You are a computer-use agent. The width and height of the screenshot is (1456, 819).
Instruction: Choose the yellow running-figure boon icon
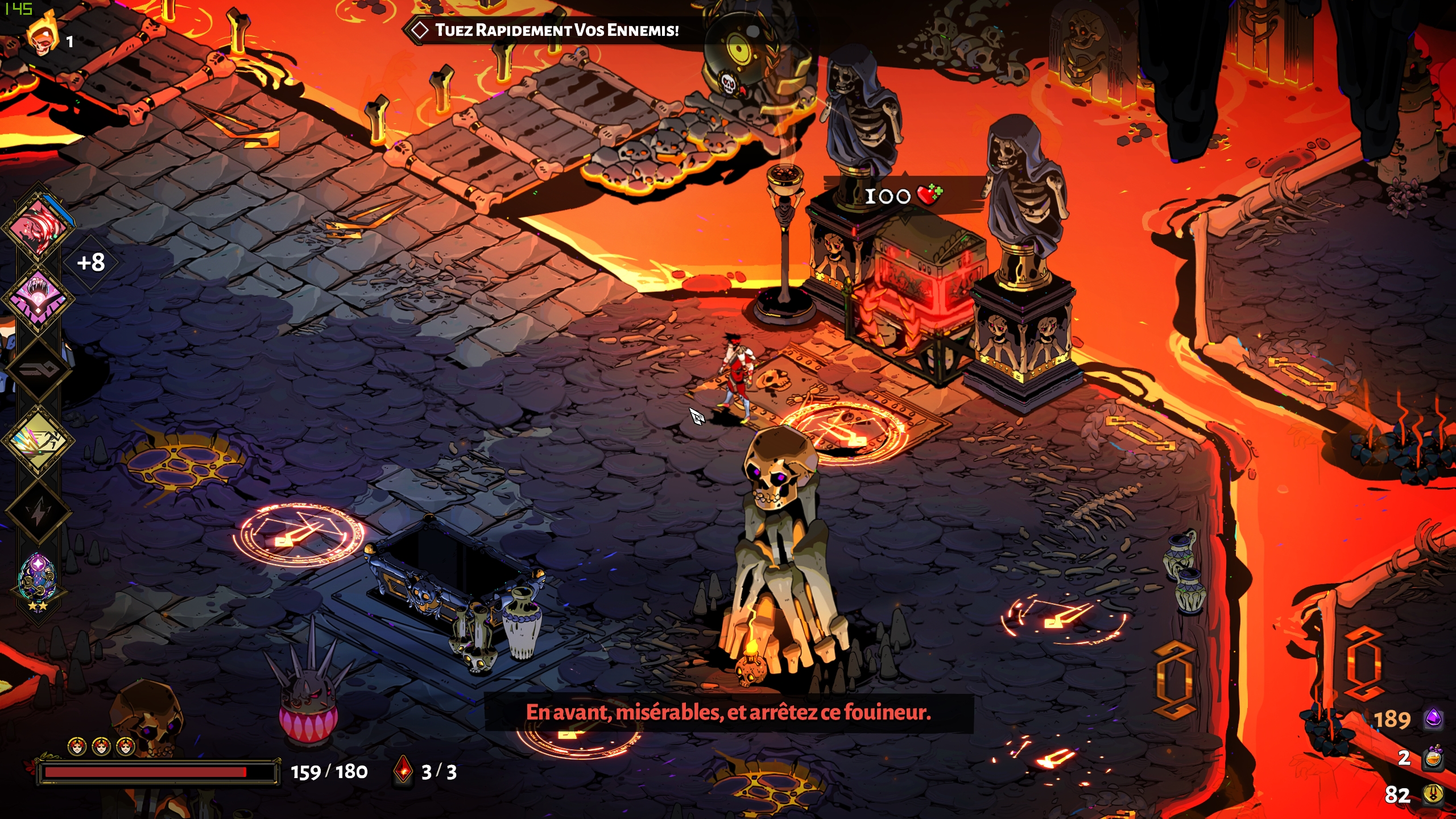tap(39, 441)
